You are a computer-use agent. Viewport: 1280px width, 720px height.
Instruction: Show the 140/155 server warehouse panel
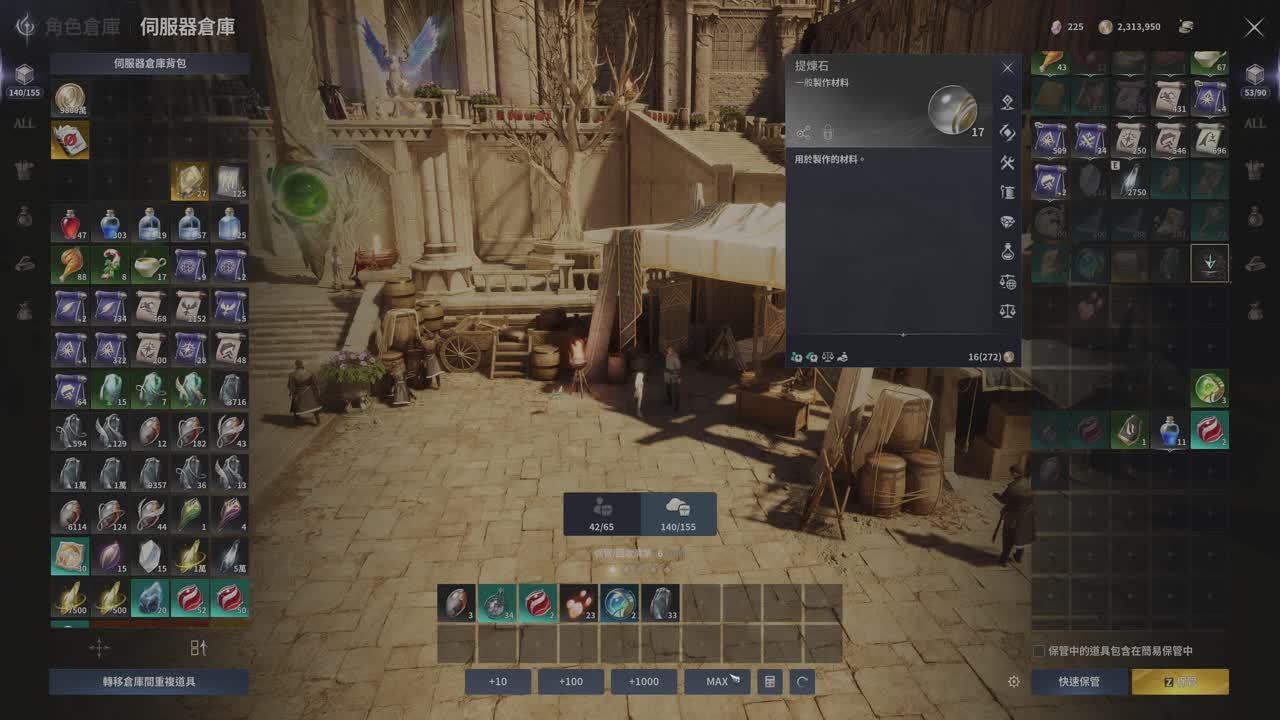tap(678, 514)
